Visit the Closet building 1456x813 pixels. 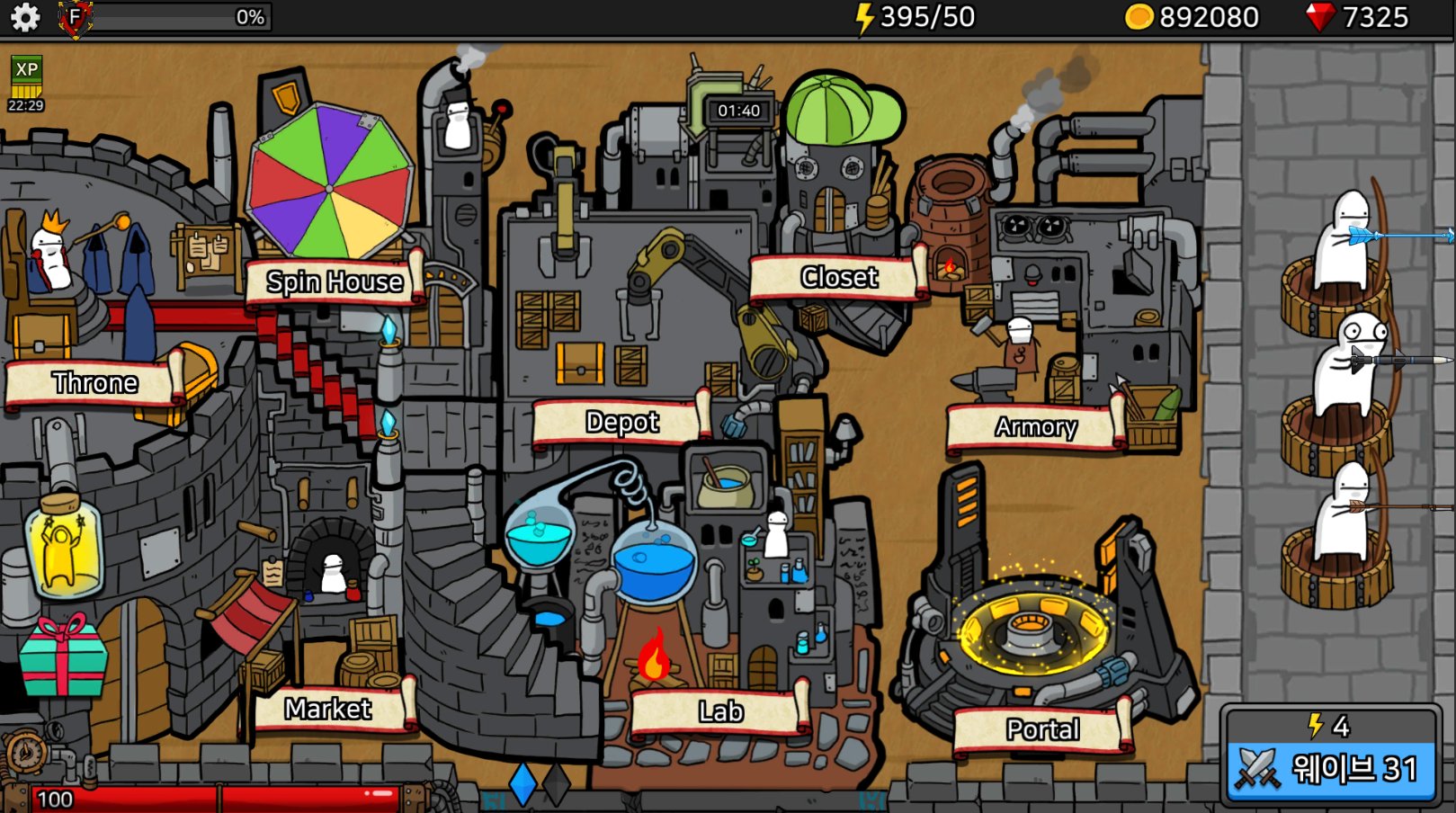click(x=838, y=277)
